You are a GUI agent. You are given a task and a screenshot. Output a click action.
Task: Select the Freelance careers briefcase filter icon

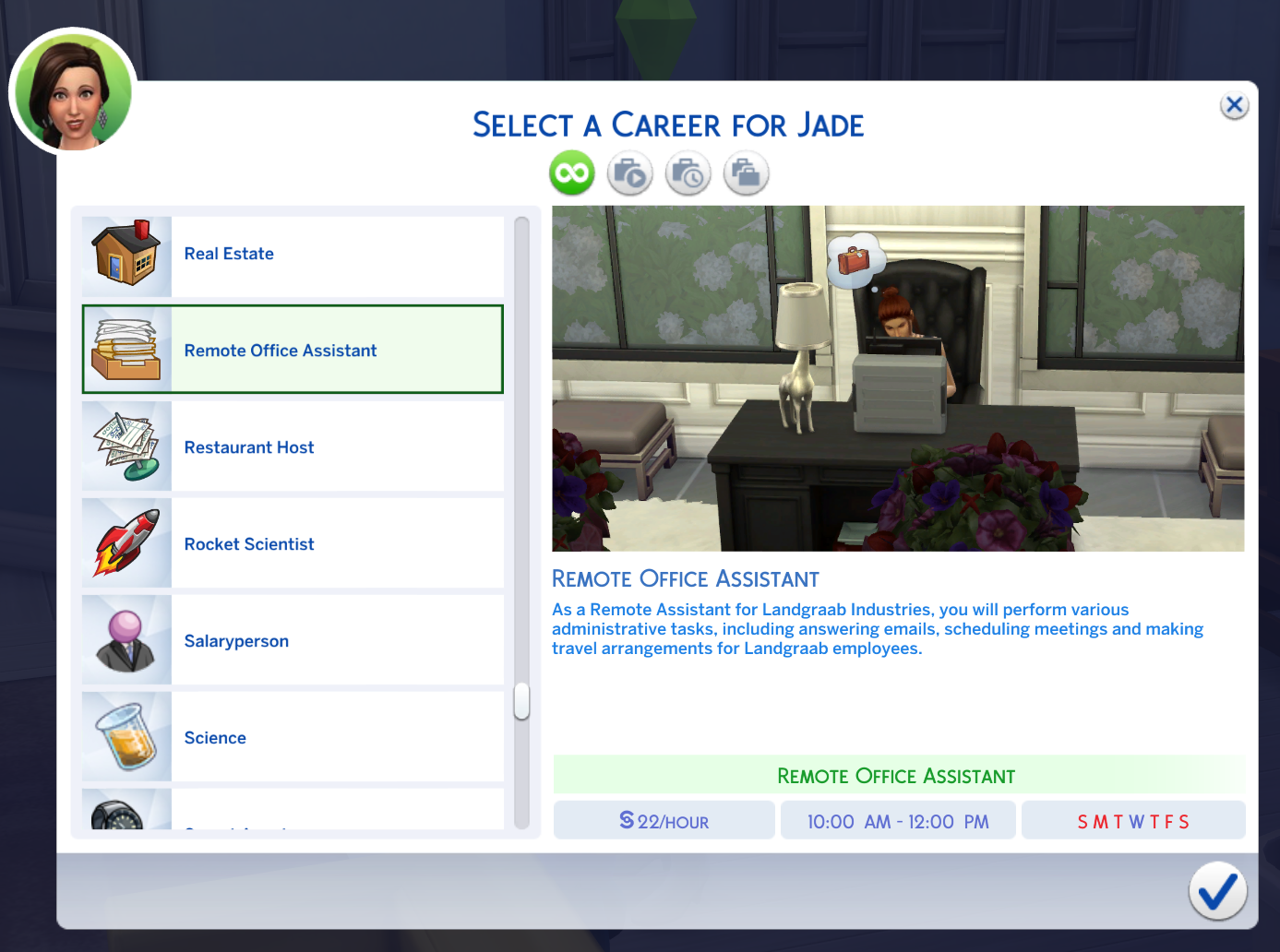[x=746, y=173]
